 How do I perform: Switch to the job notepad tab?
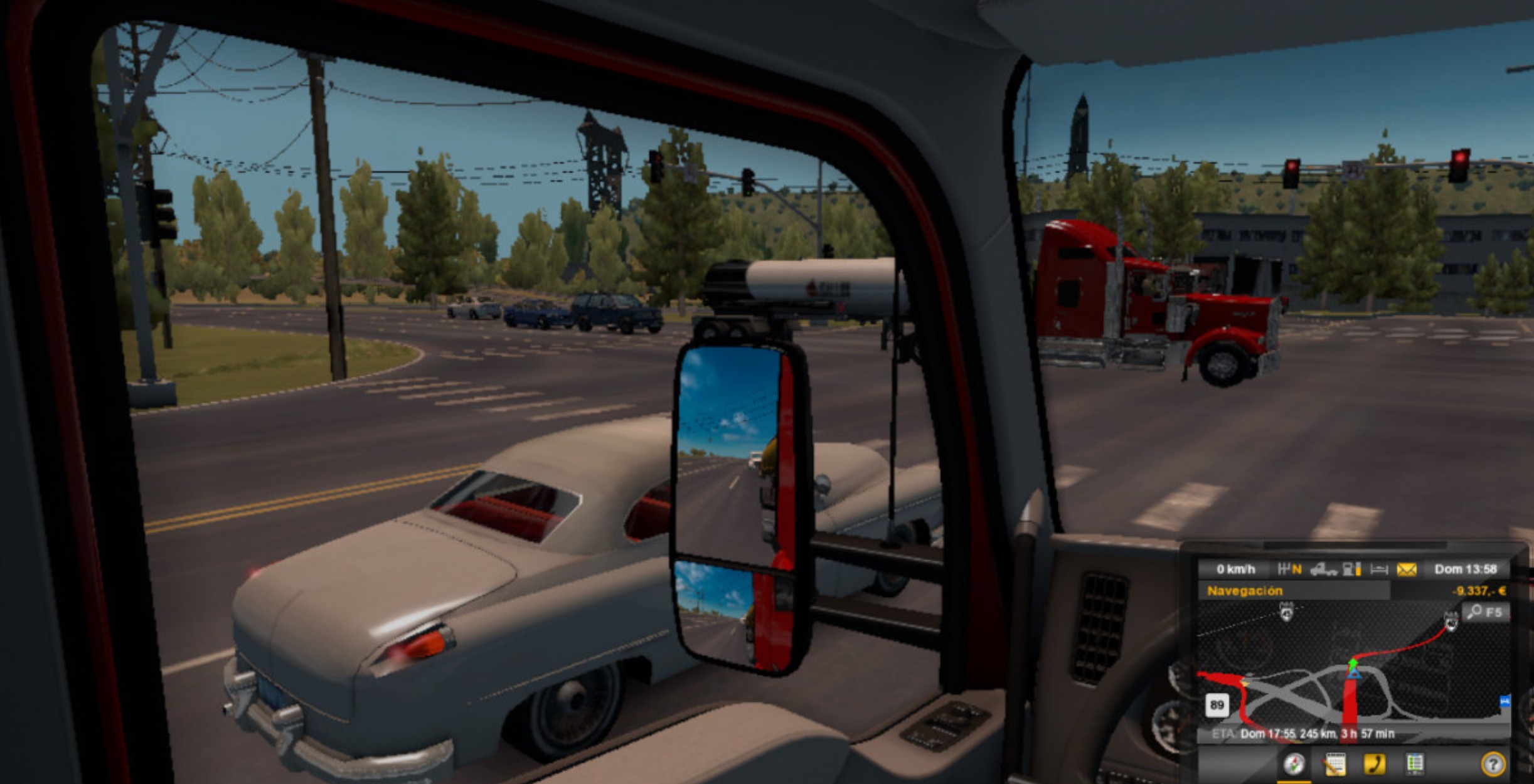pos(1334,764)
